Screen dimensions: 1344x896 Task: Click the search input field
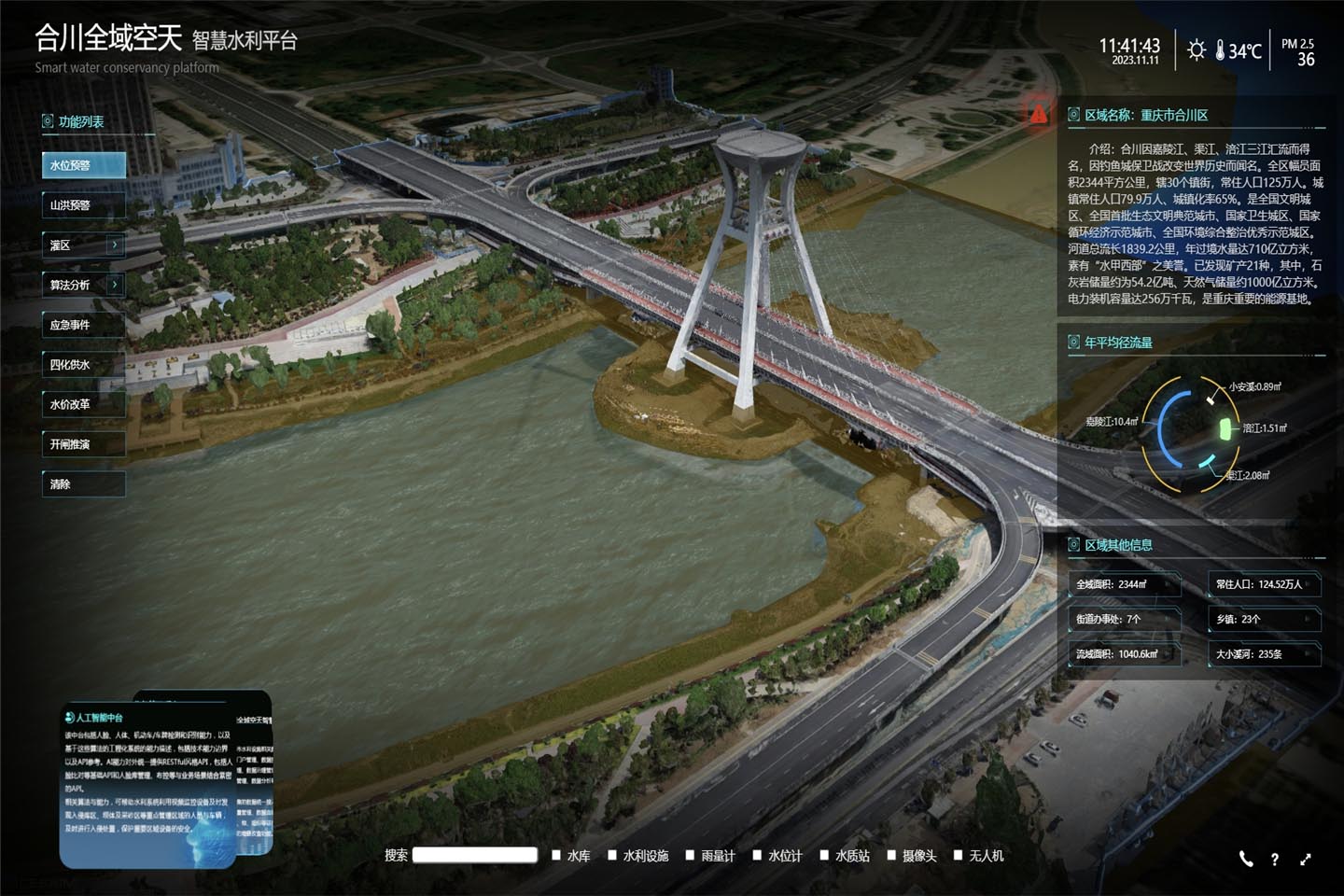pos(475,855)
